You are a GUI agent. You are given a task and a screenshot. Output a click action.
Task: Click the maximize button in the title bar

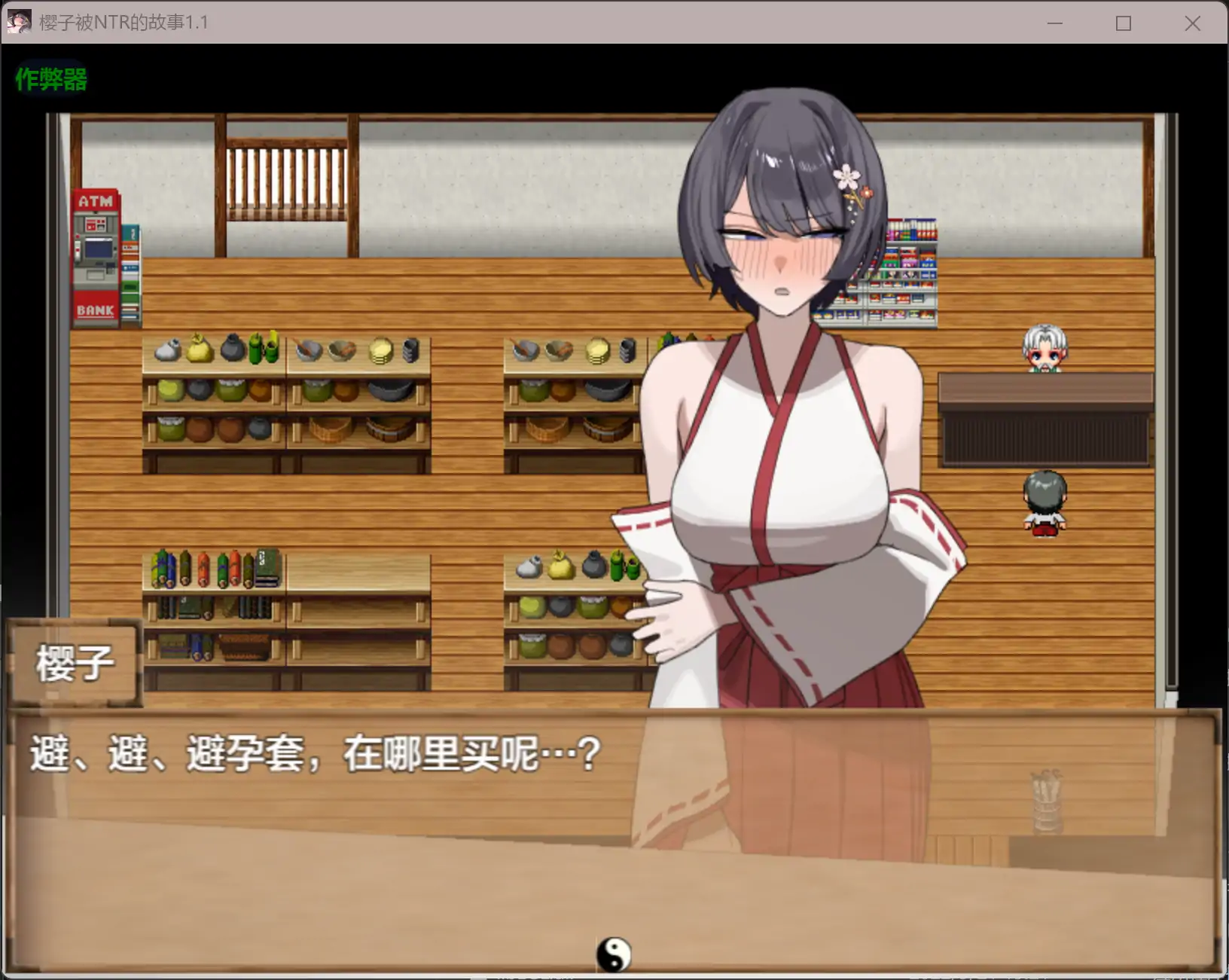1122,23
